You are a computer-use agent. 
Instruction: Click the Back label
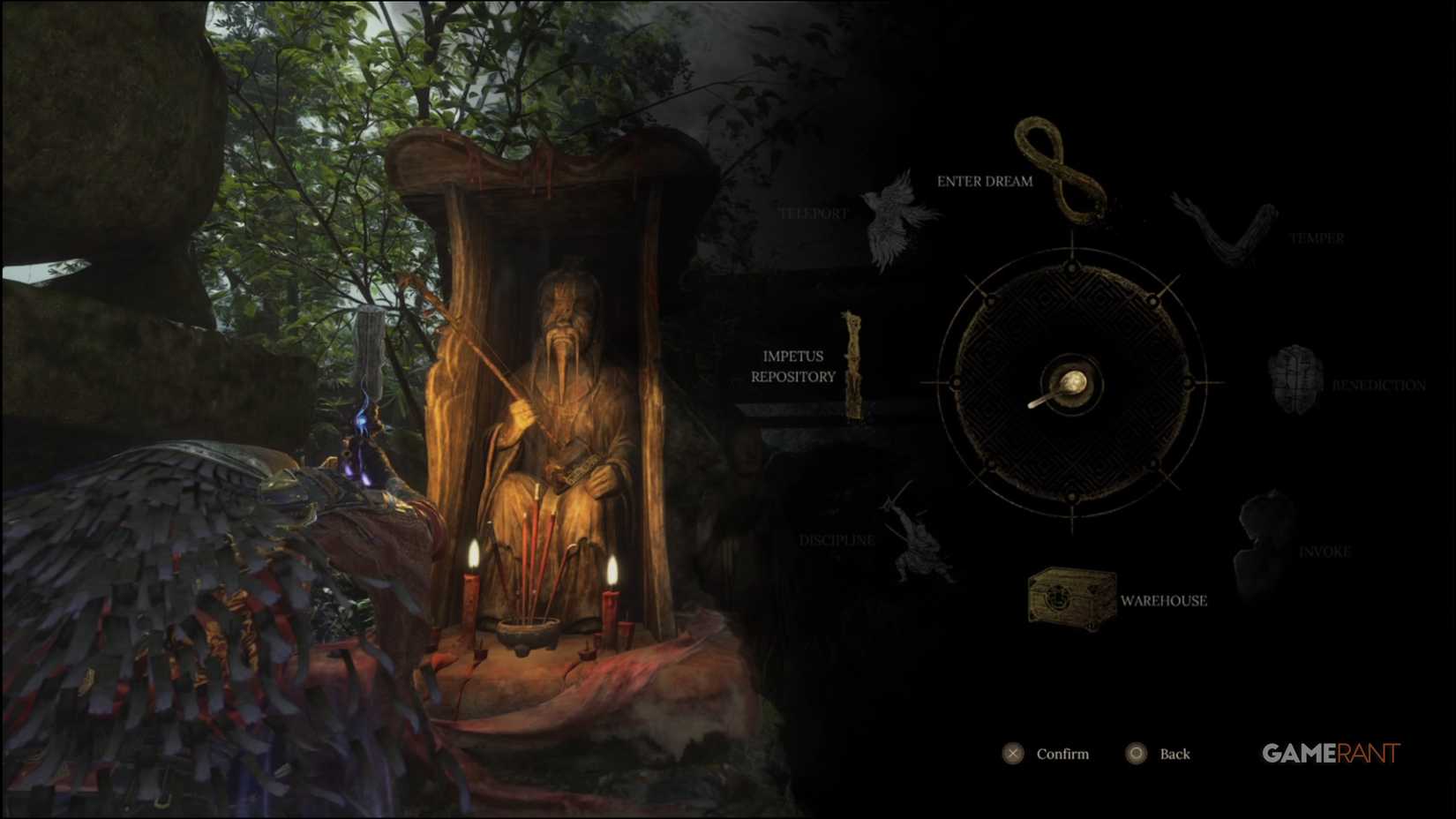[1175, 754]
